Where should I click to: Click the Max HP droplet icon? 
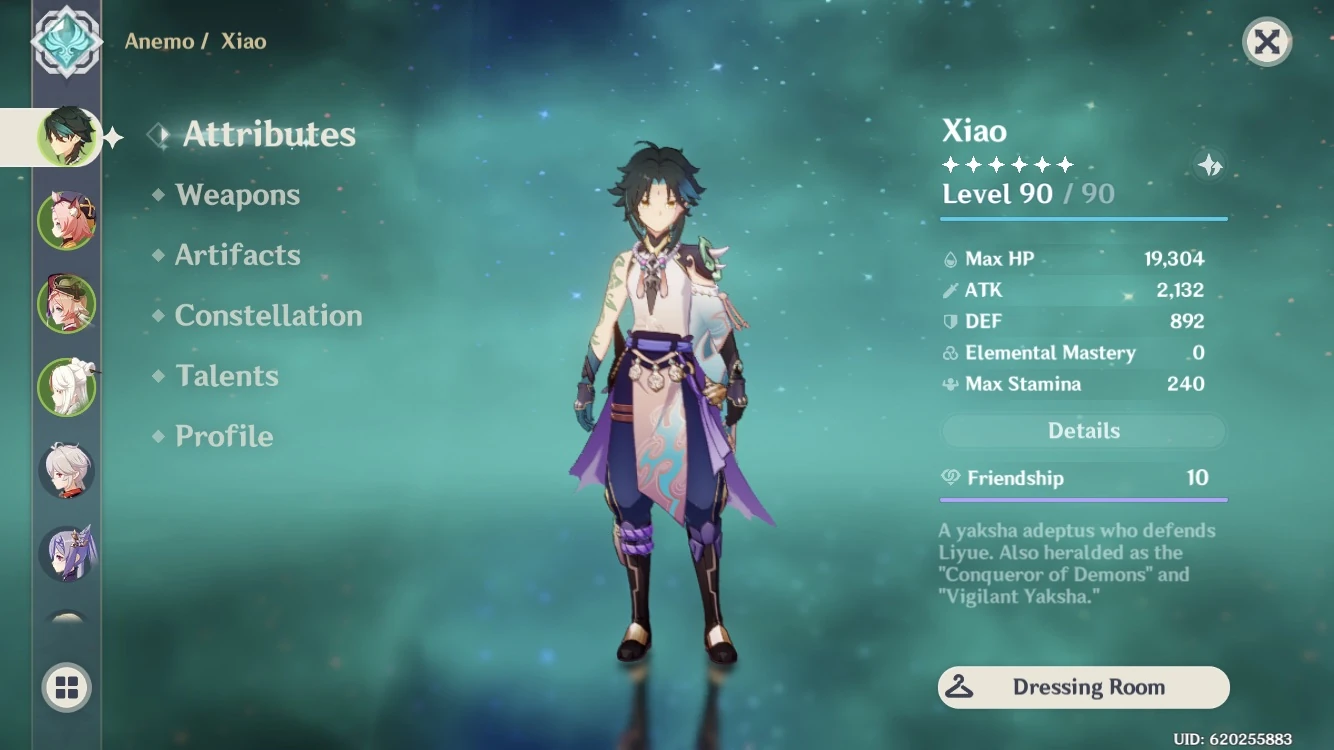tap(949, 258)
